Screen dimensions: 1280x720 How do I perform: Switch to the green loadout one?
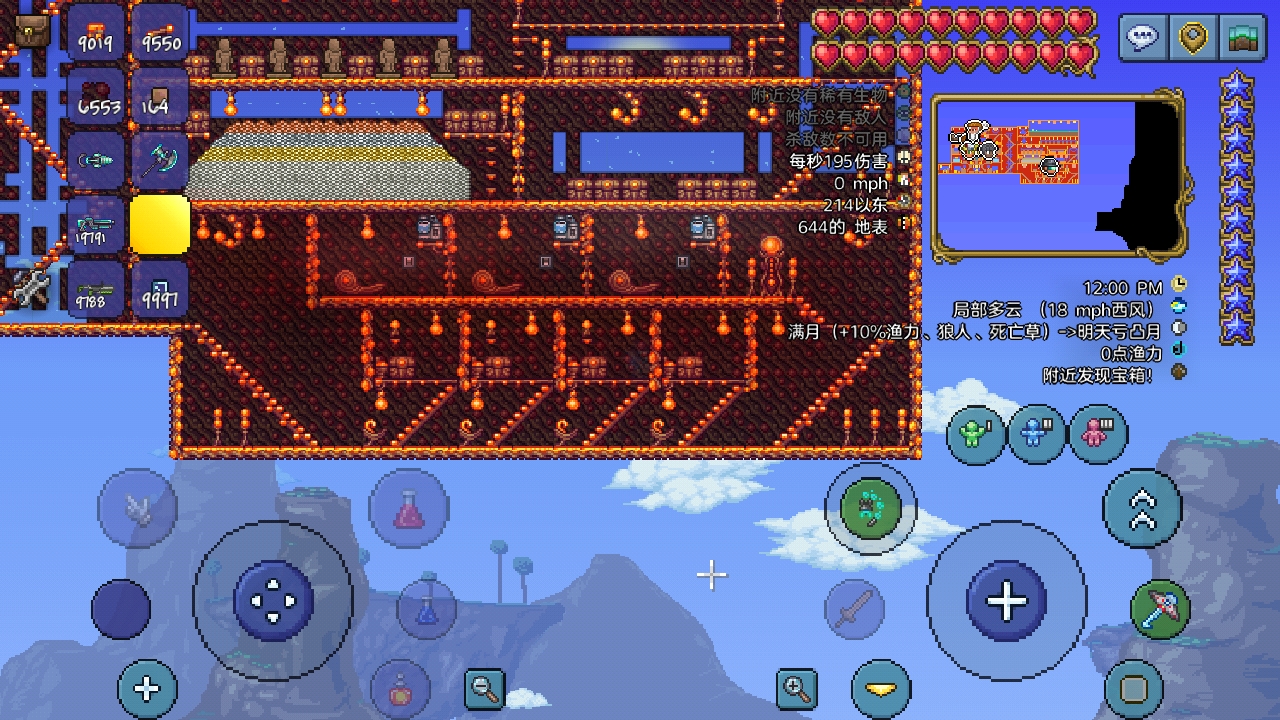point(976,434)
